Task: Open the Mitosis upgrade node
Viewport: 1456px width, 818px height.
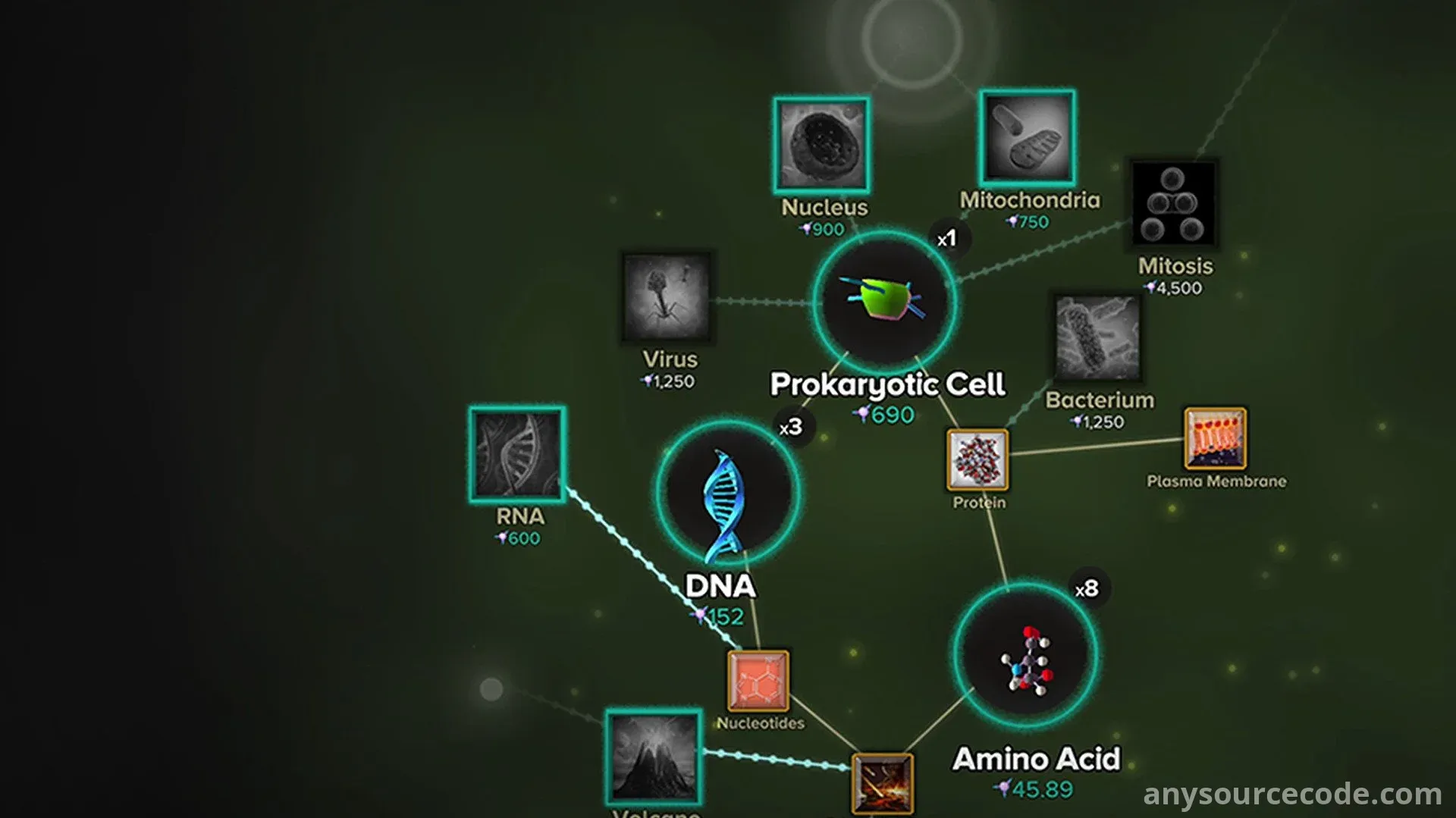Action: (1172, 202)
